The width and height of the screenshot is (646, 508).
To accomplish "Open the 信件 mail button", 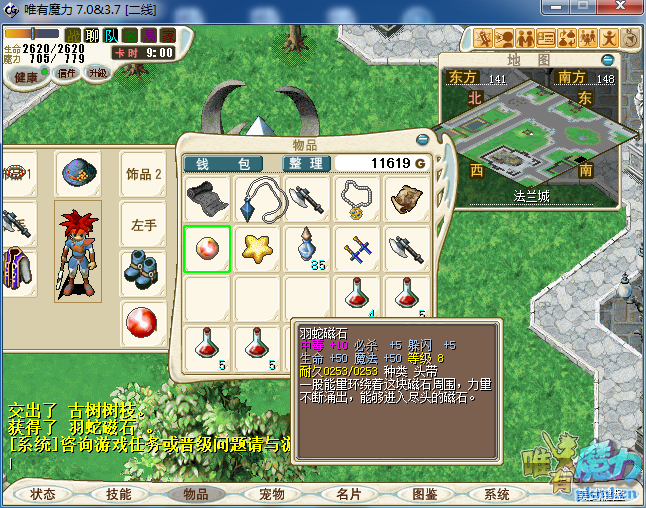I will [x=67, y=73].
